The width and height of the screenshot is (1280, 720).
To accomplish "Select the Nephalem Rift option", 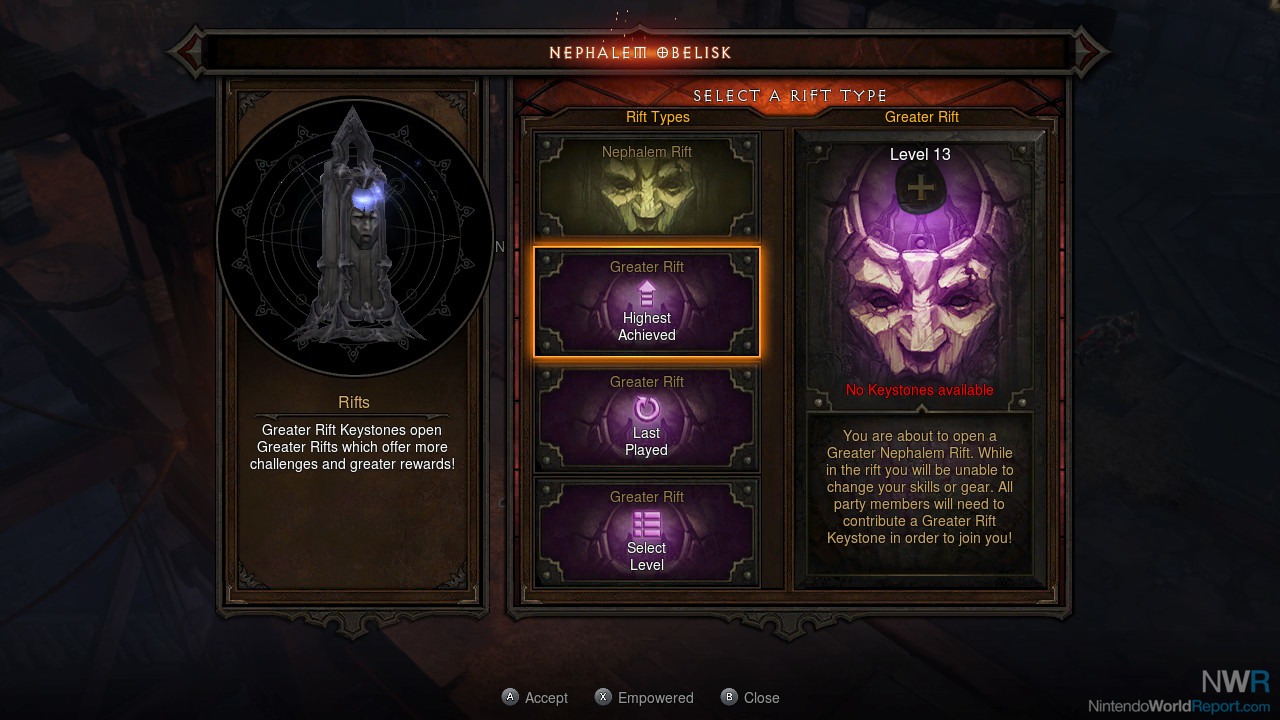I will 647,186.
